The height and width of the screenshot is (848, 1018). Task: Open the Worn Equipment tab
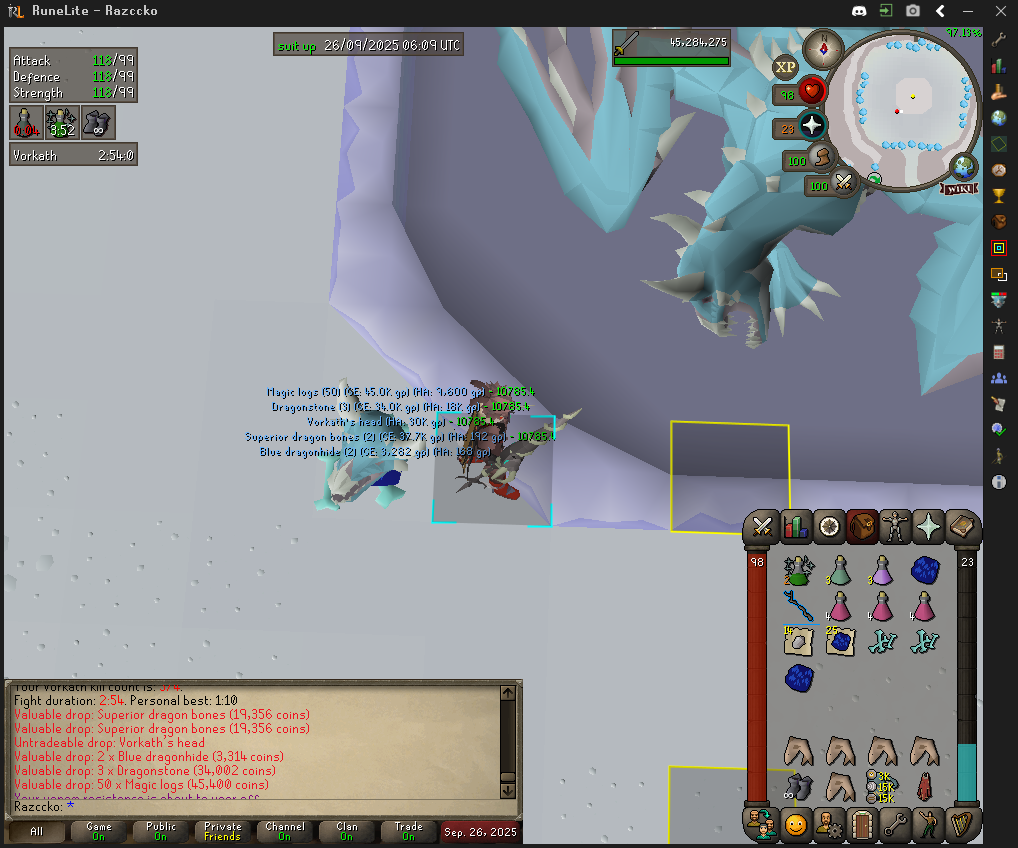tap(895, 526)
